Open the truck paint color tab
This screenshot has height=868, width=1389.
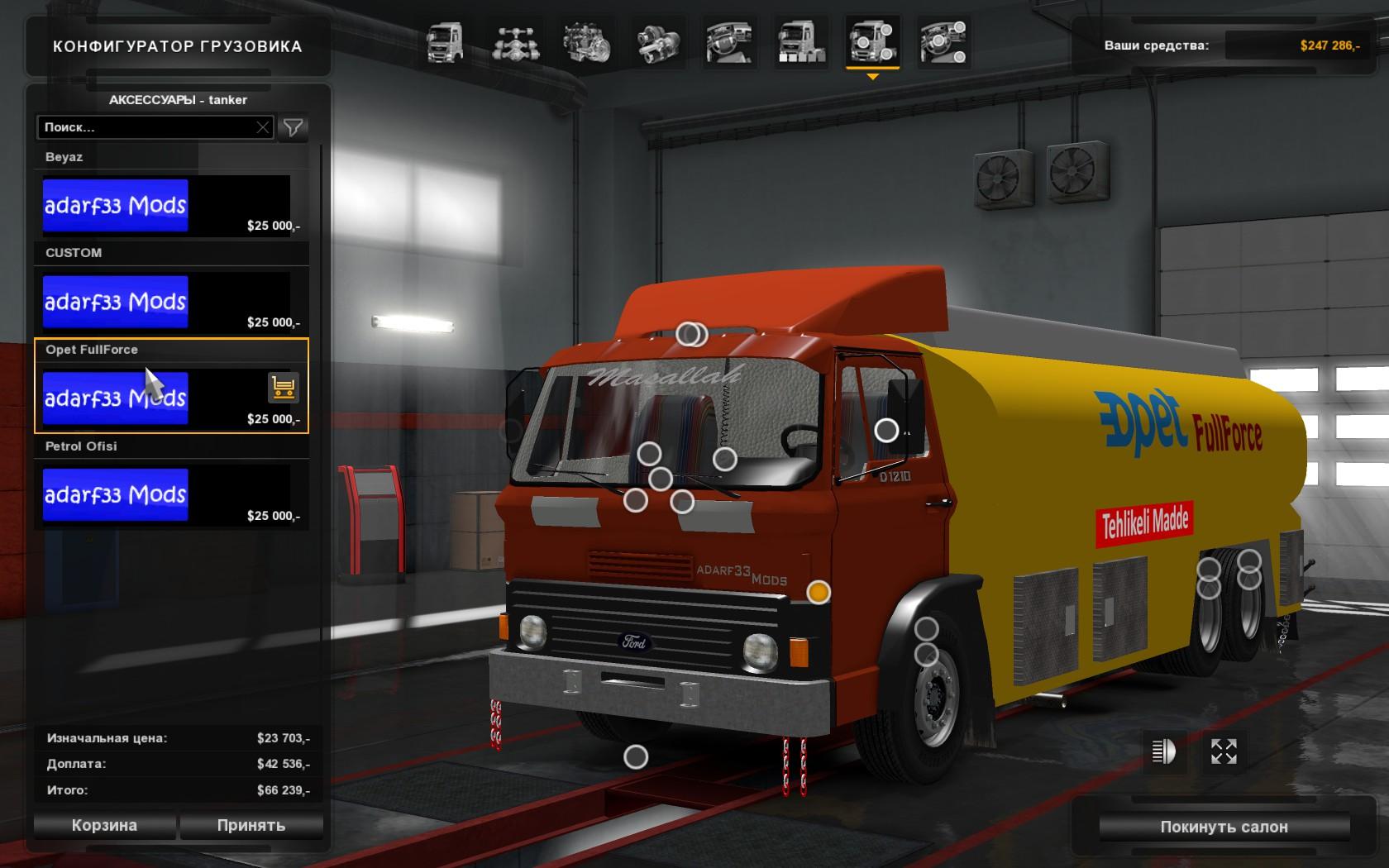pyautogui.click(x=800, y=42)
